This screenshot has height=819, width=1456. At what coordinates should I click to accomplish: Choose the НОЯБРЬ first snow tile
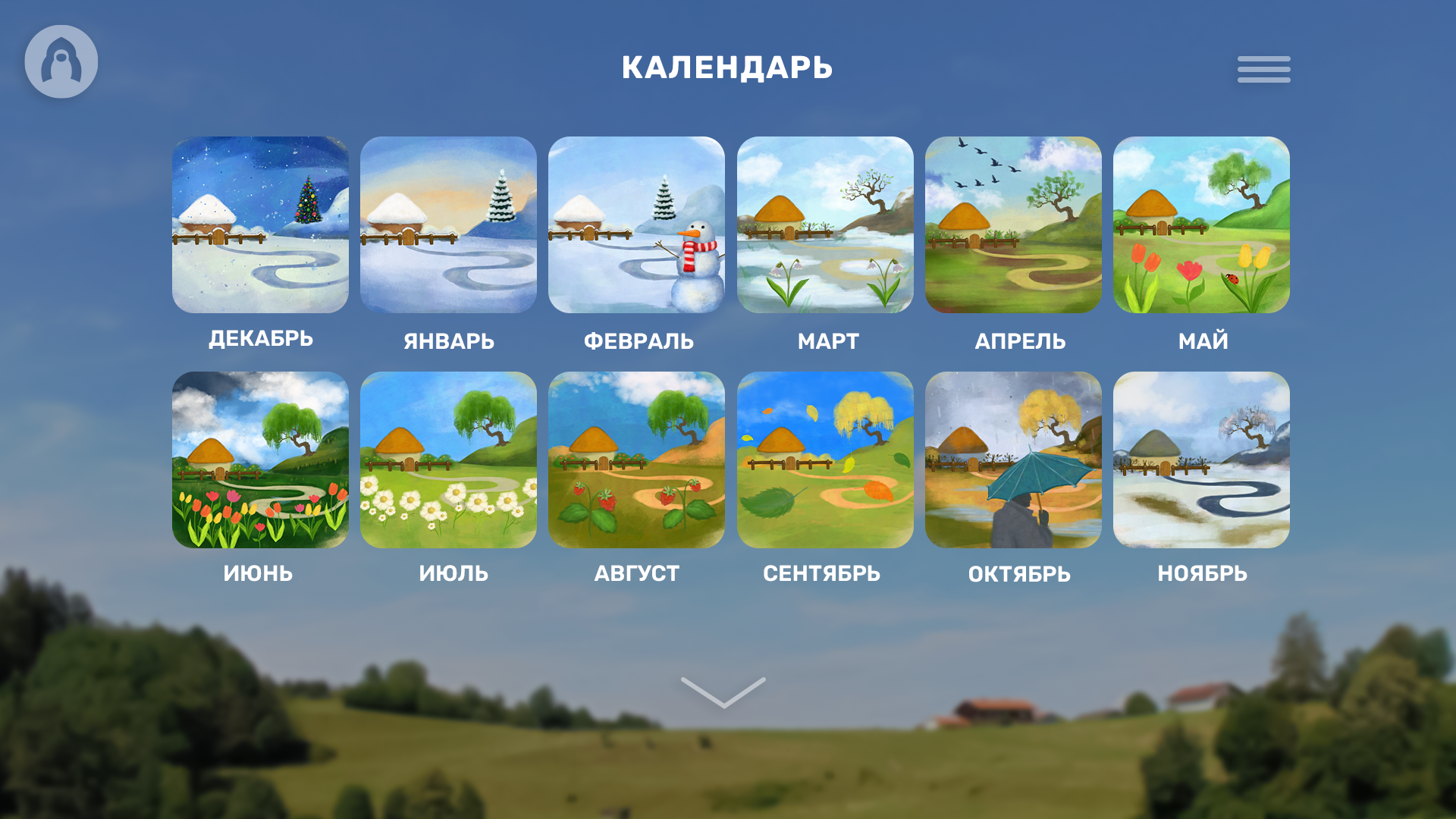click(x=1201, y=460)
